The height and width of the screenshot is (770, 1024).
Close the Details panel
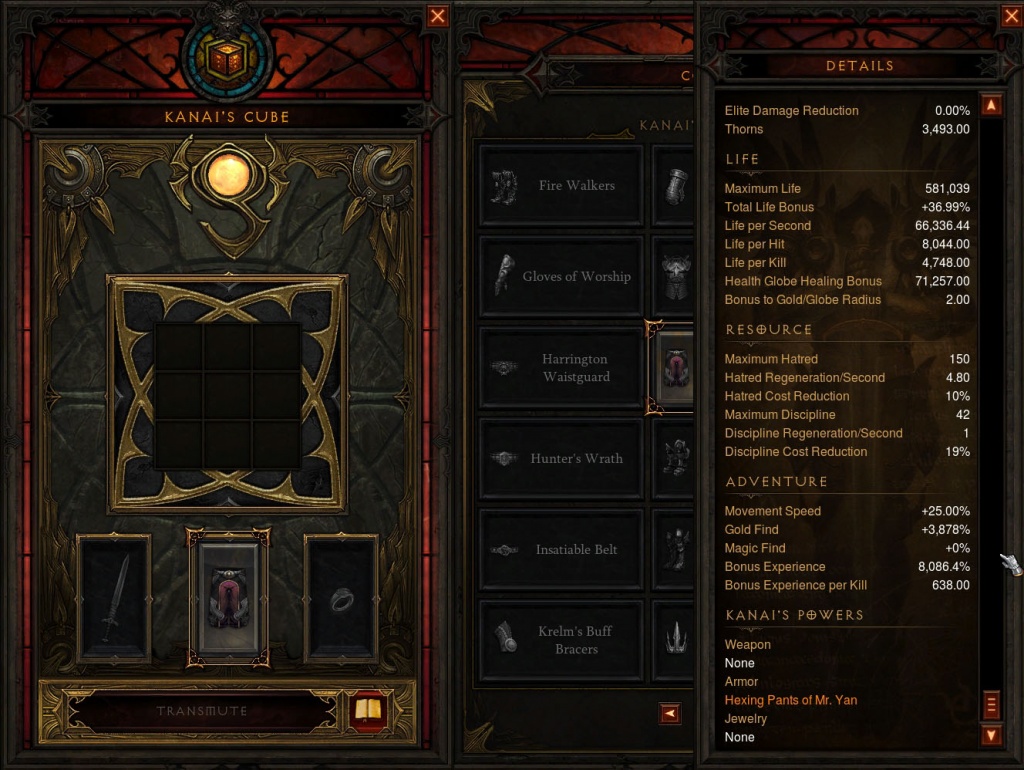coord(1010,16)
